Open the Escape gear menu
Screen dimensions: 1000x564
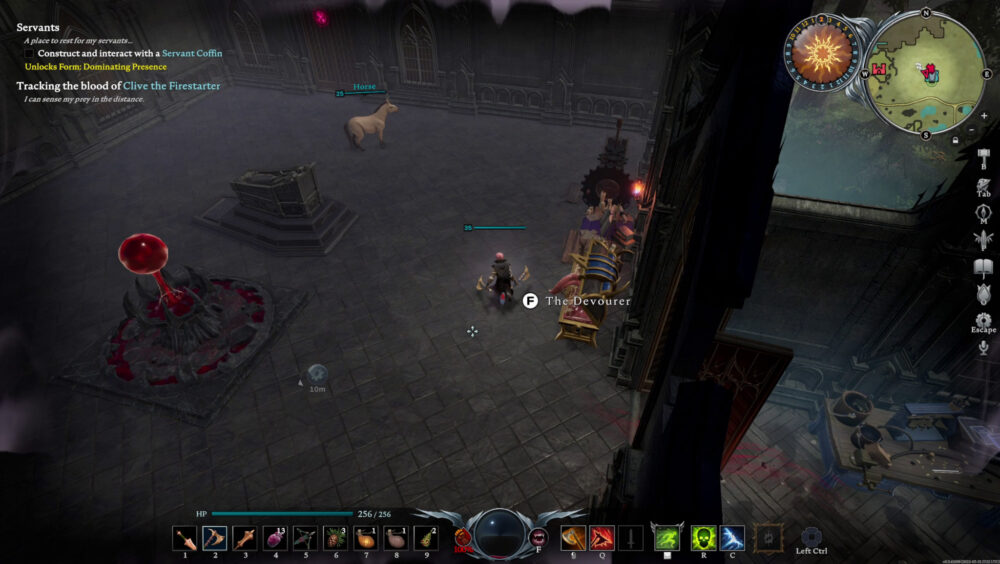(983, 295)
